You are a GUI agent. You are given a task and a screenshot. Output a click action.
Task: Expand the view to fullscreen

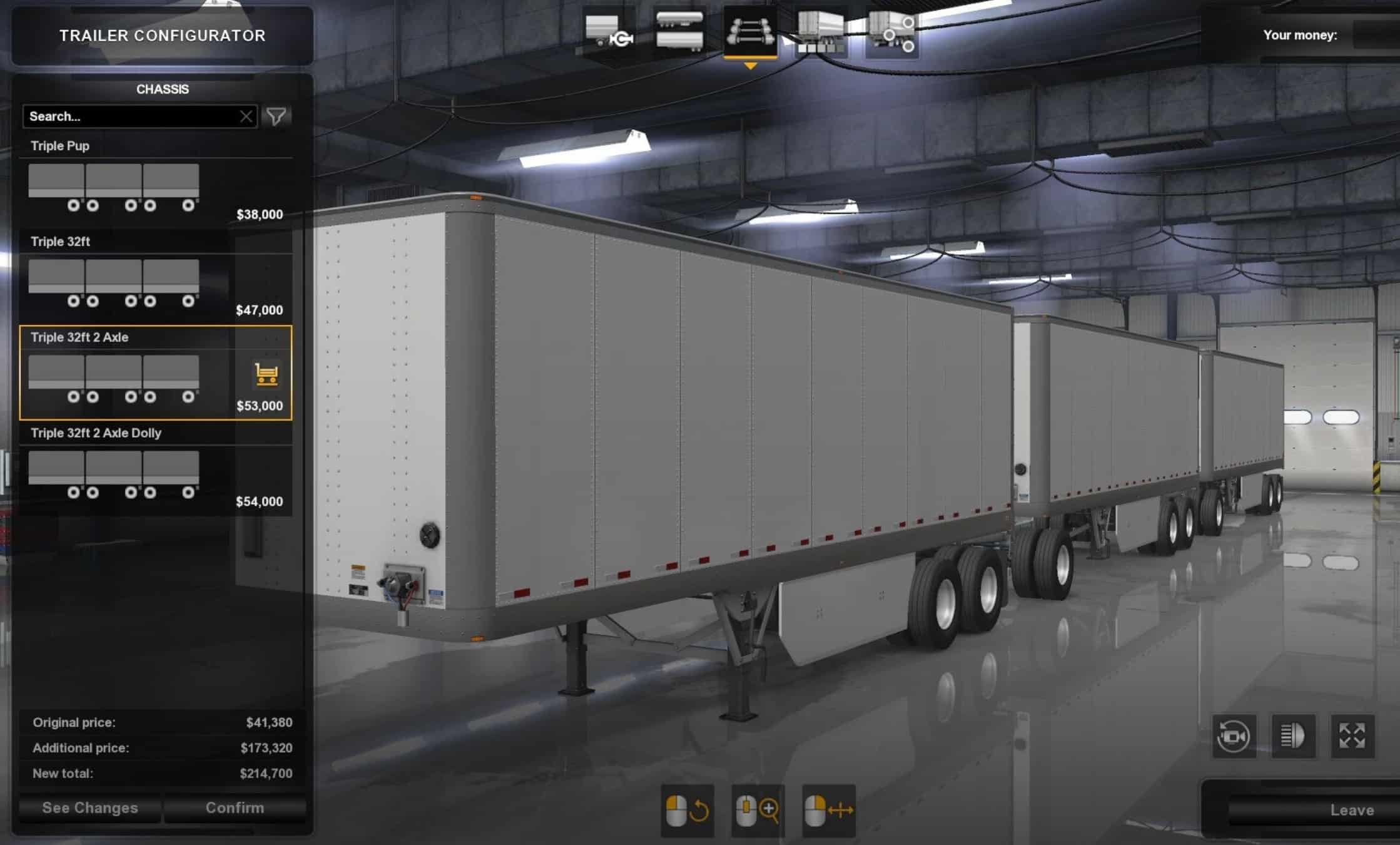pos(1352,736)
